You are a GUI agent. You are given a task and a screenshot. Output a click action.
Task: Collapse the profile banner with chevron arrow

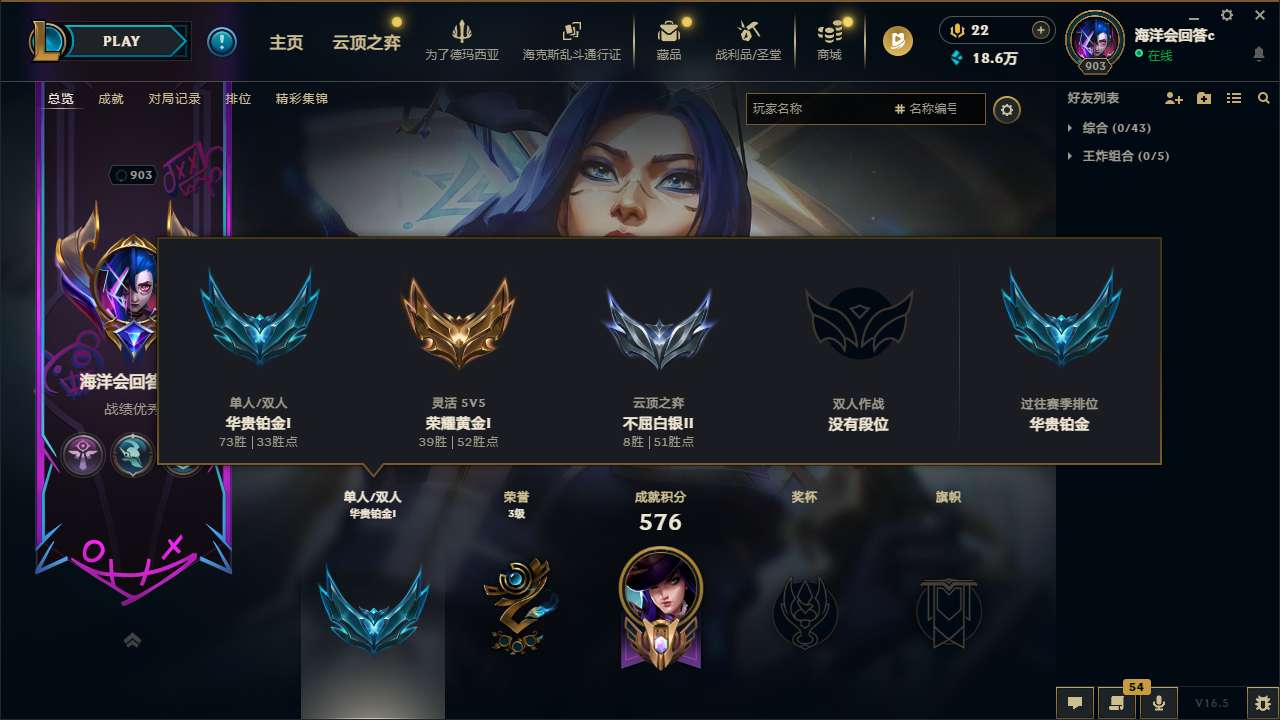click(132, 639)
